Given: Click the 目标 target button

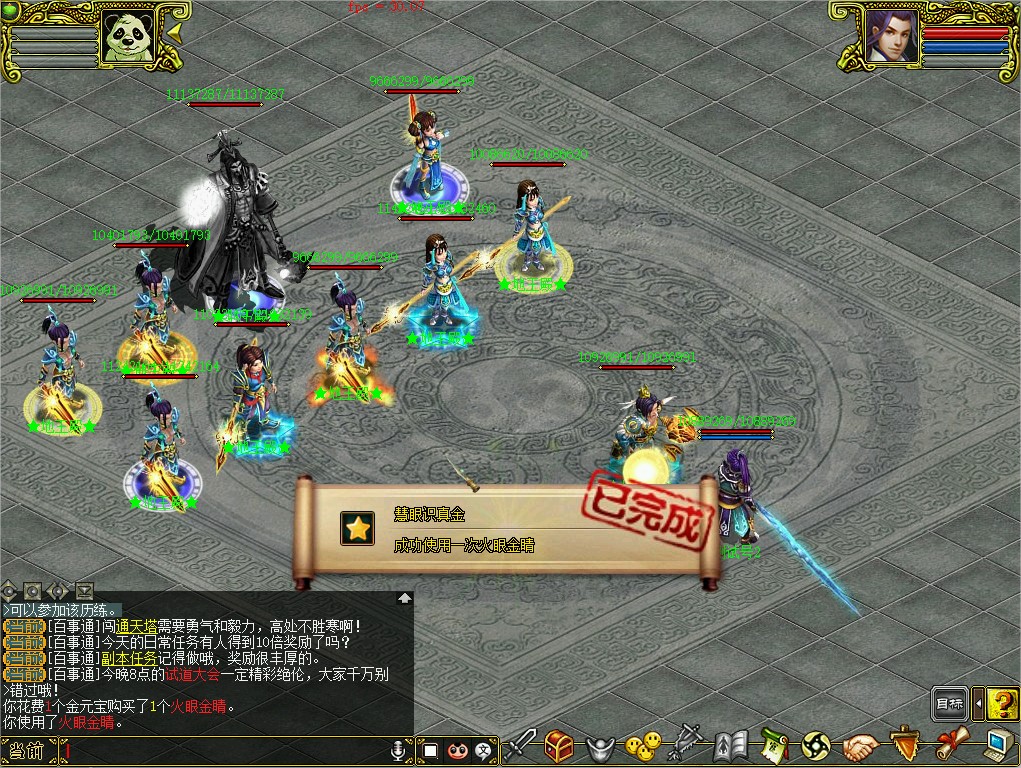Looking at the screenshot, I should 950,704.
